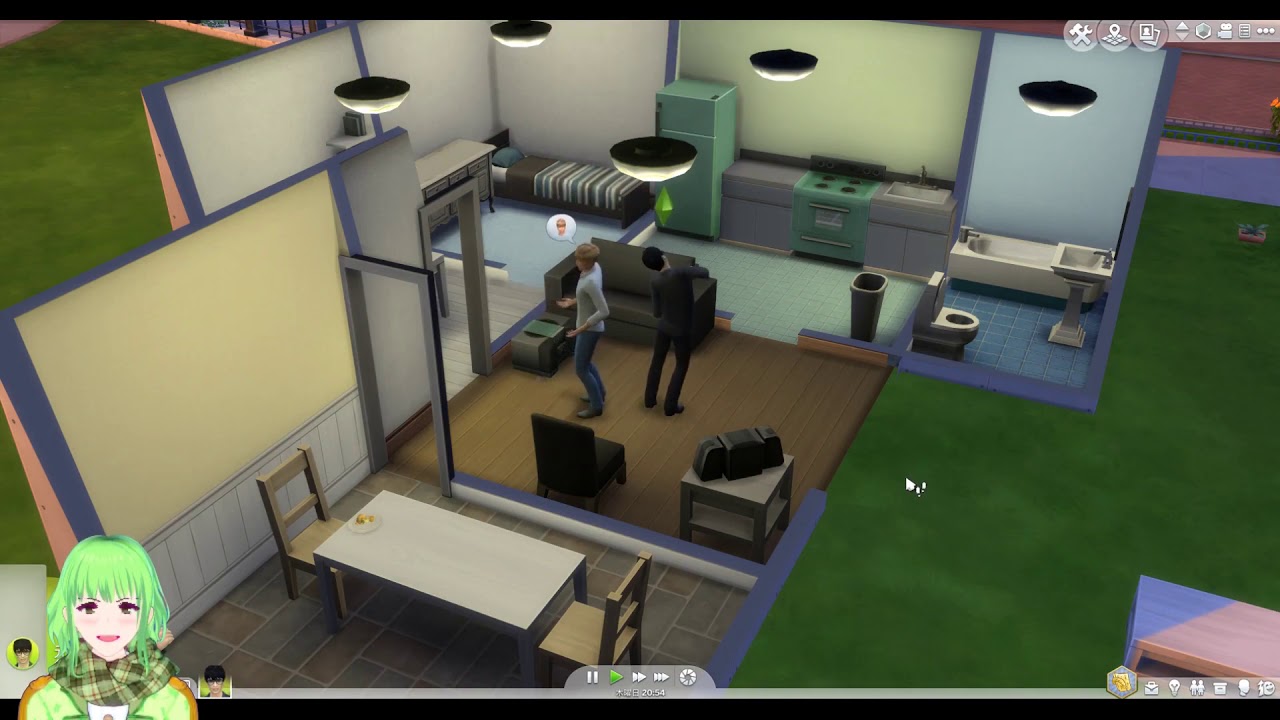Viewport: 1280px width, 720px height.
Task: Go down one floor level arrow
Action: (x=1183, y=39)
